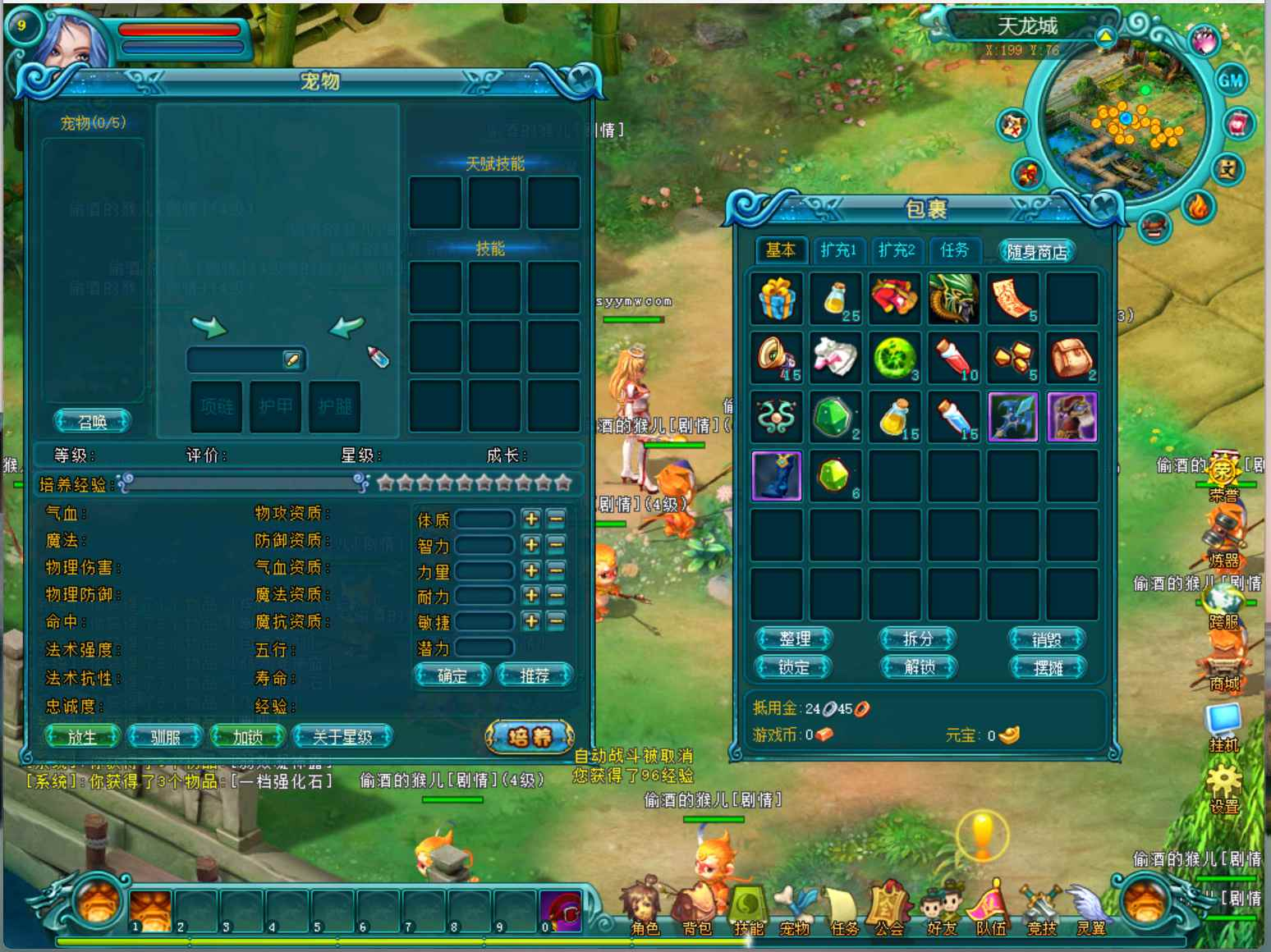Close the pet panel
Screen dimensions: 1271x952
click(582, 79)
